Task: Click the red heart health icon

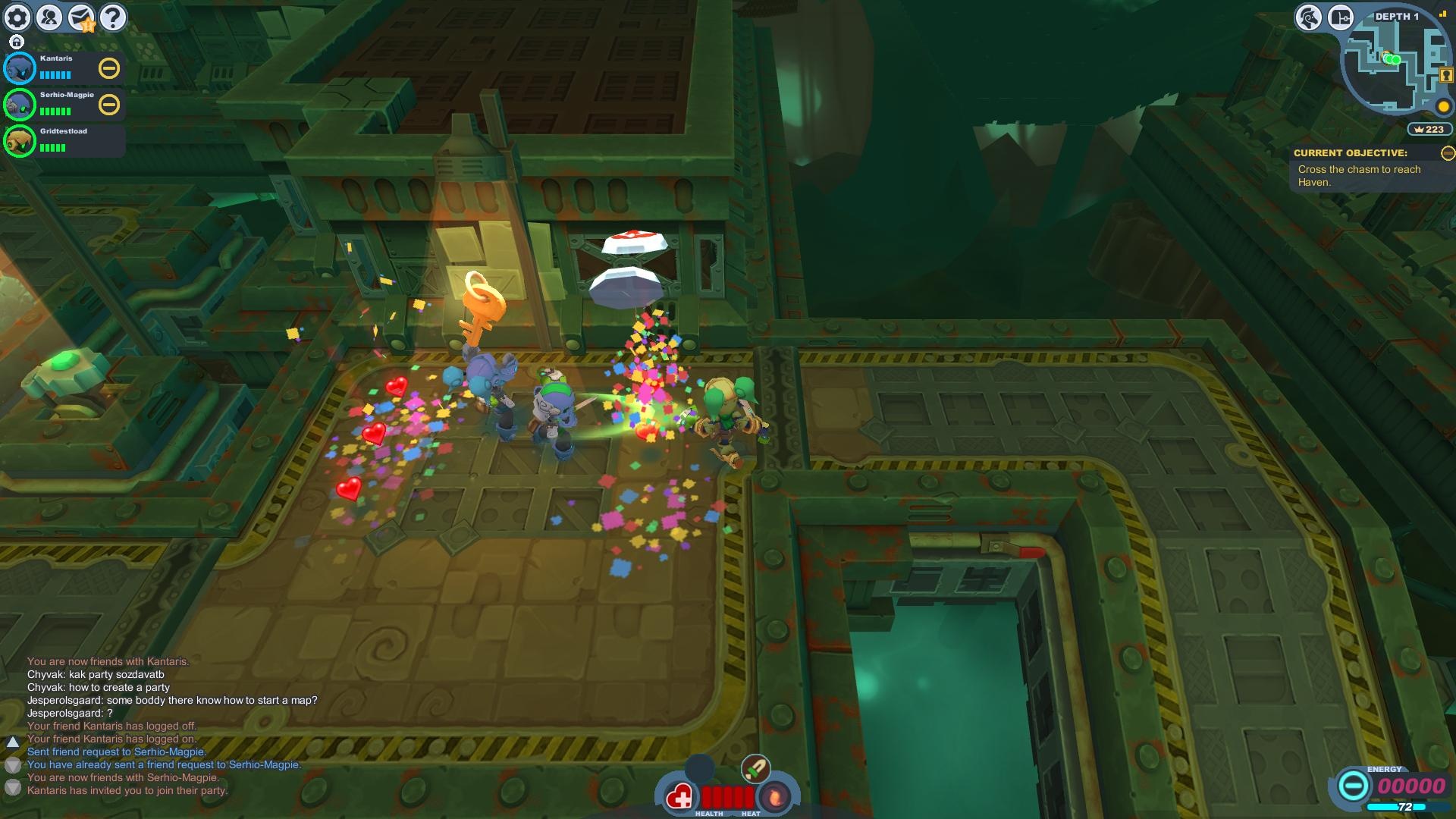Action: 679,797
